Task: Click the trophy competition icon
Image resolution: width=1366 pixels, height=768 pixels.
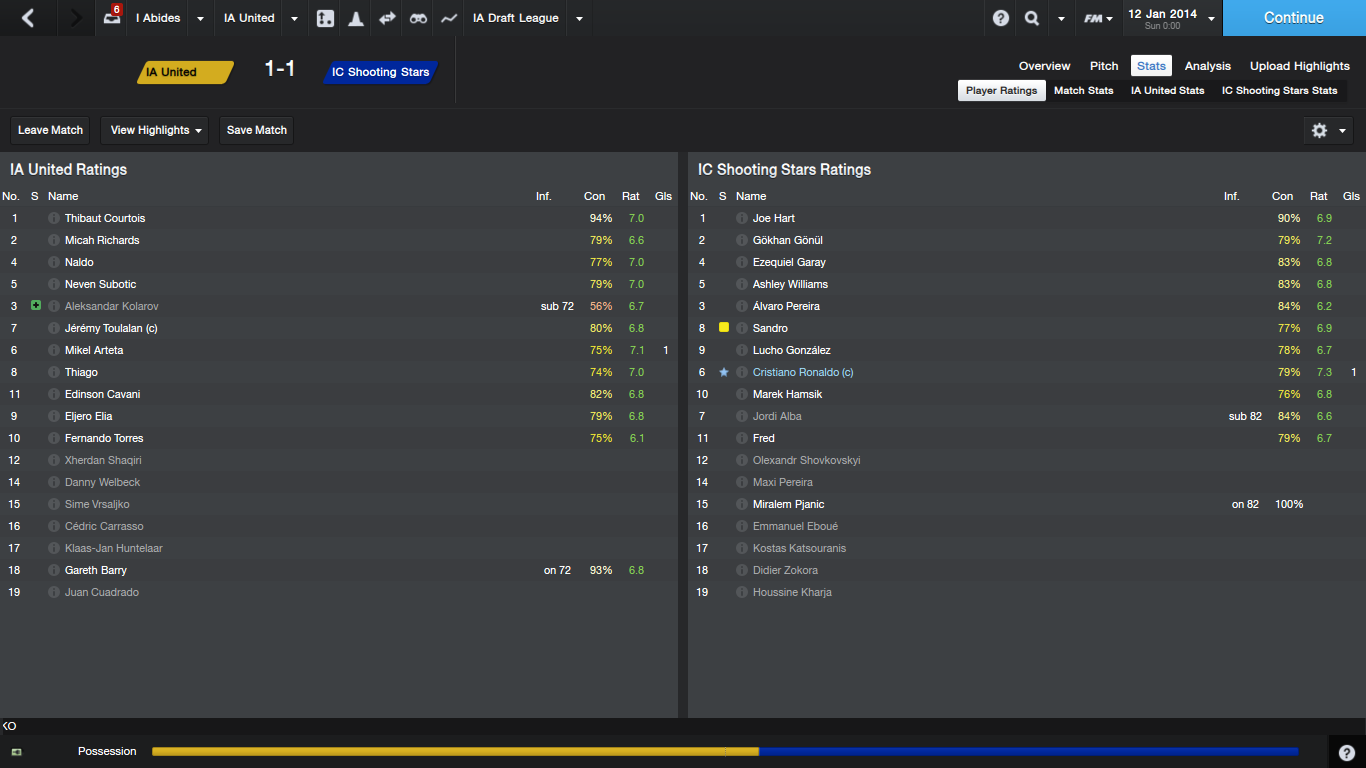Action: click(x=355, y=18)
